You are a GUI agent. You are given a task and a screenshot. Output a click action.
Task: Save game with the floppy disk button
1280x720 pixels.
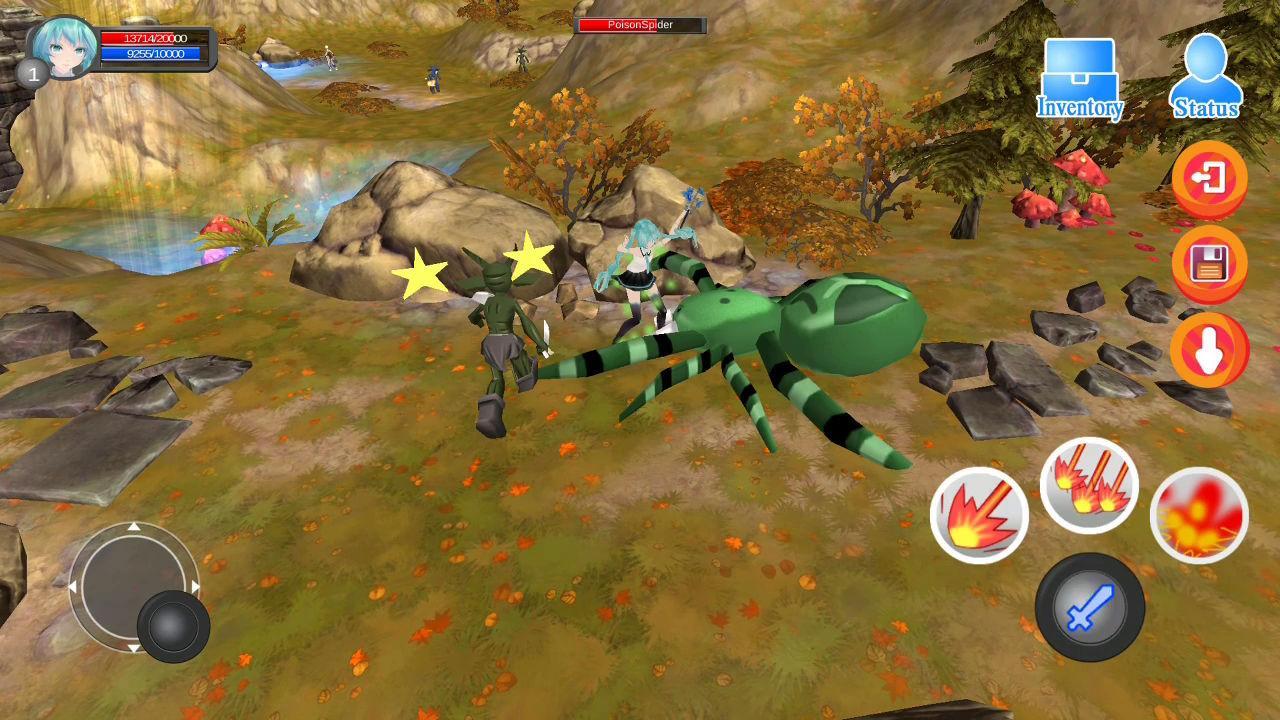click(1209, 265)
